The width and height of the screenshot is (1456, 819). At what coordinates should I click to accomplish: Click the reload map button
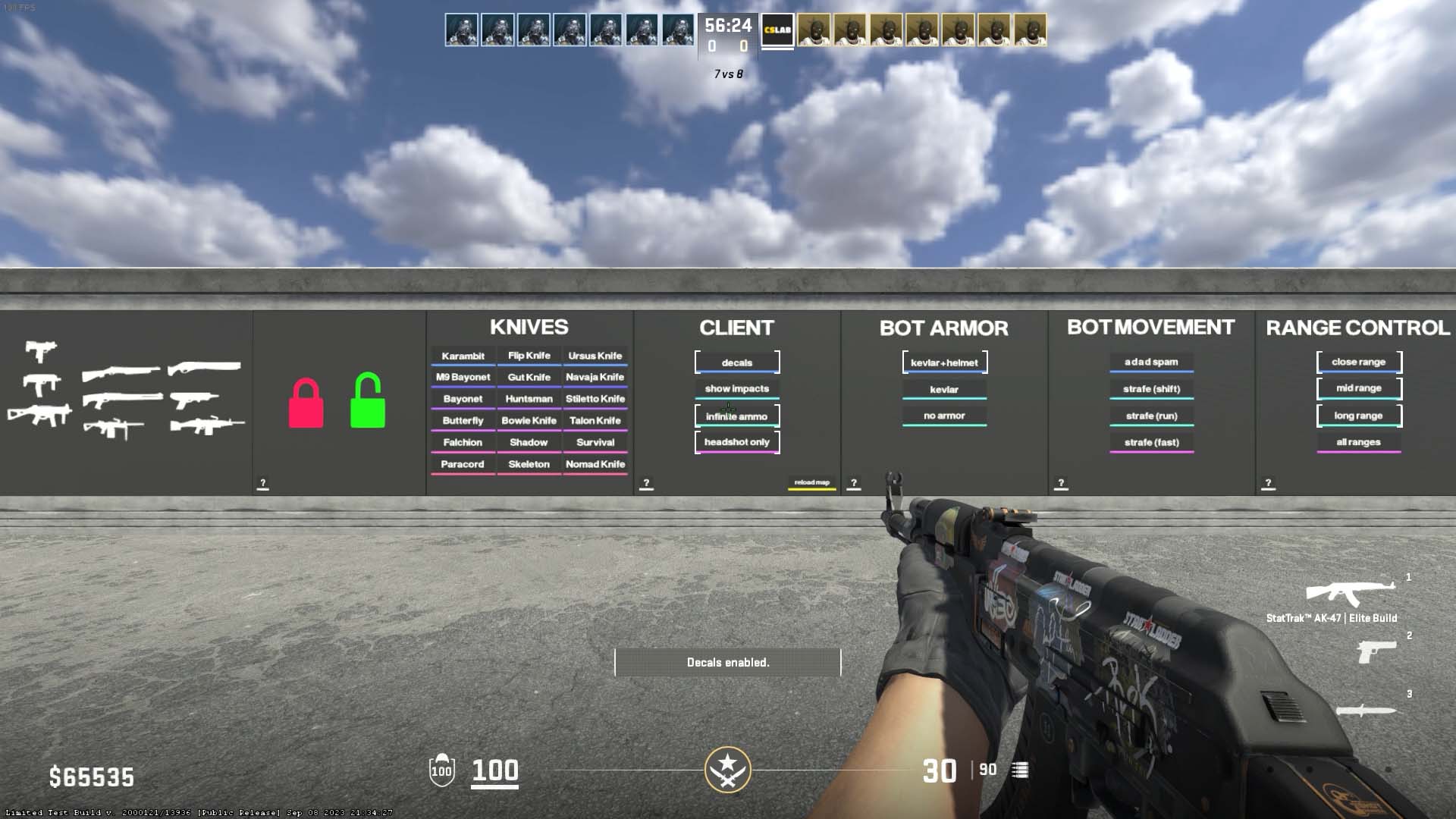coord(811,483)
